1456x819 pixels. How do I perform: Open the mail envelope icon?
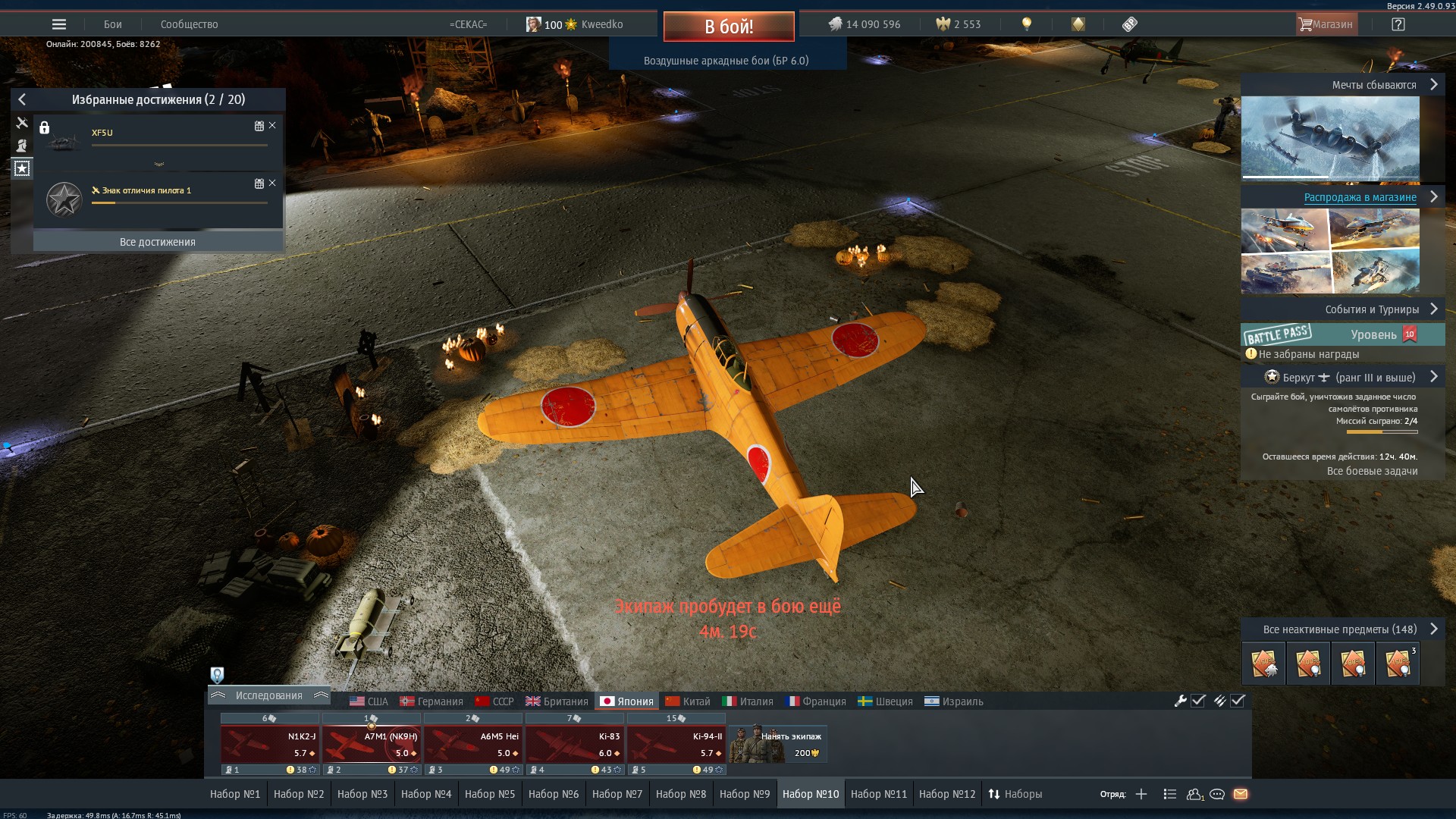1241,794
